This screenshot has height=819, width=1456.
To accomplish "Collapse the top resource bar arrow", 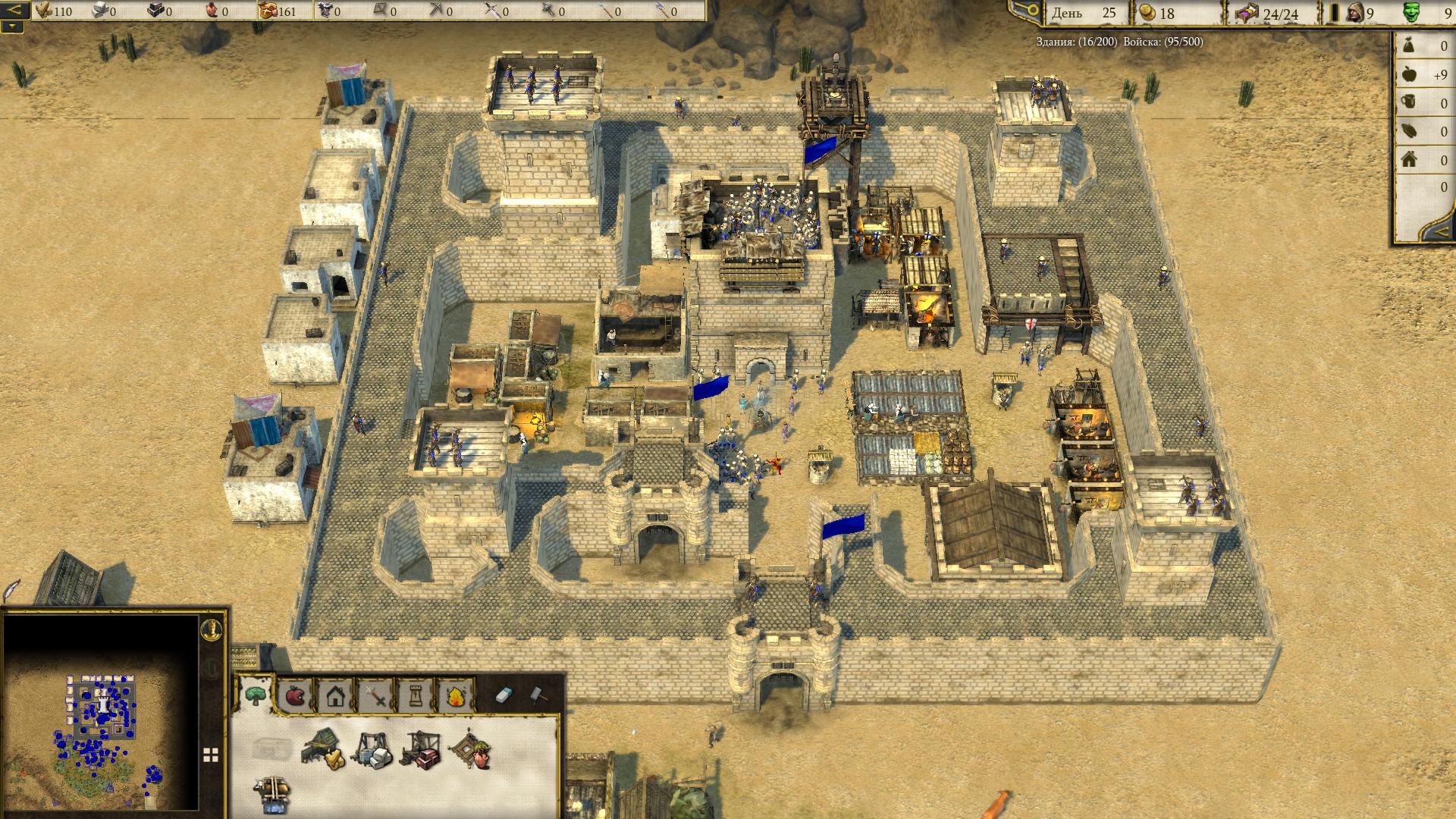I will click(x=14, y=11).
